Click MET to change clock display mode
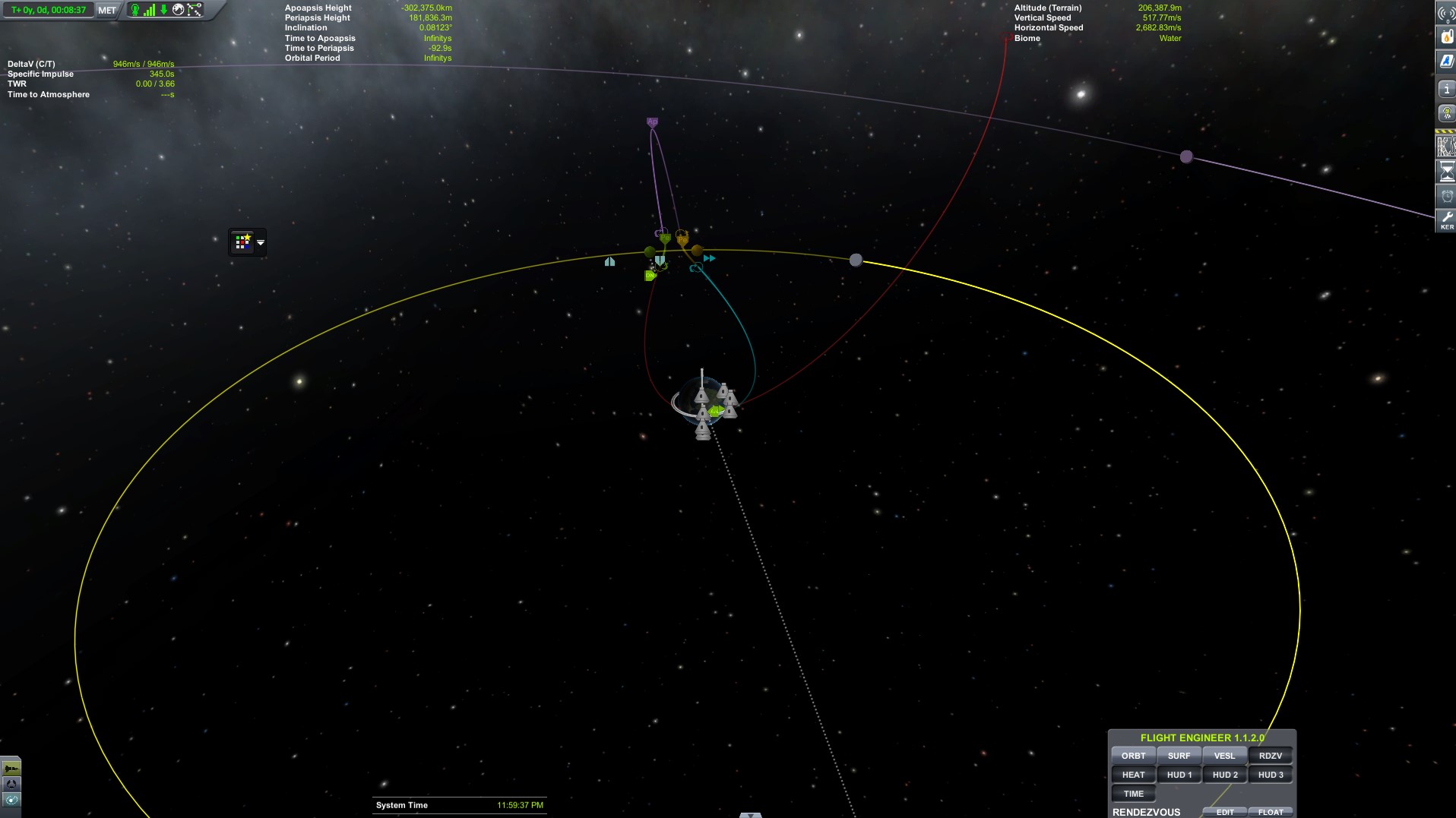This screenshot has width=1456, height=818. (x=106, y=11)
